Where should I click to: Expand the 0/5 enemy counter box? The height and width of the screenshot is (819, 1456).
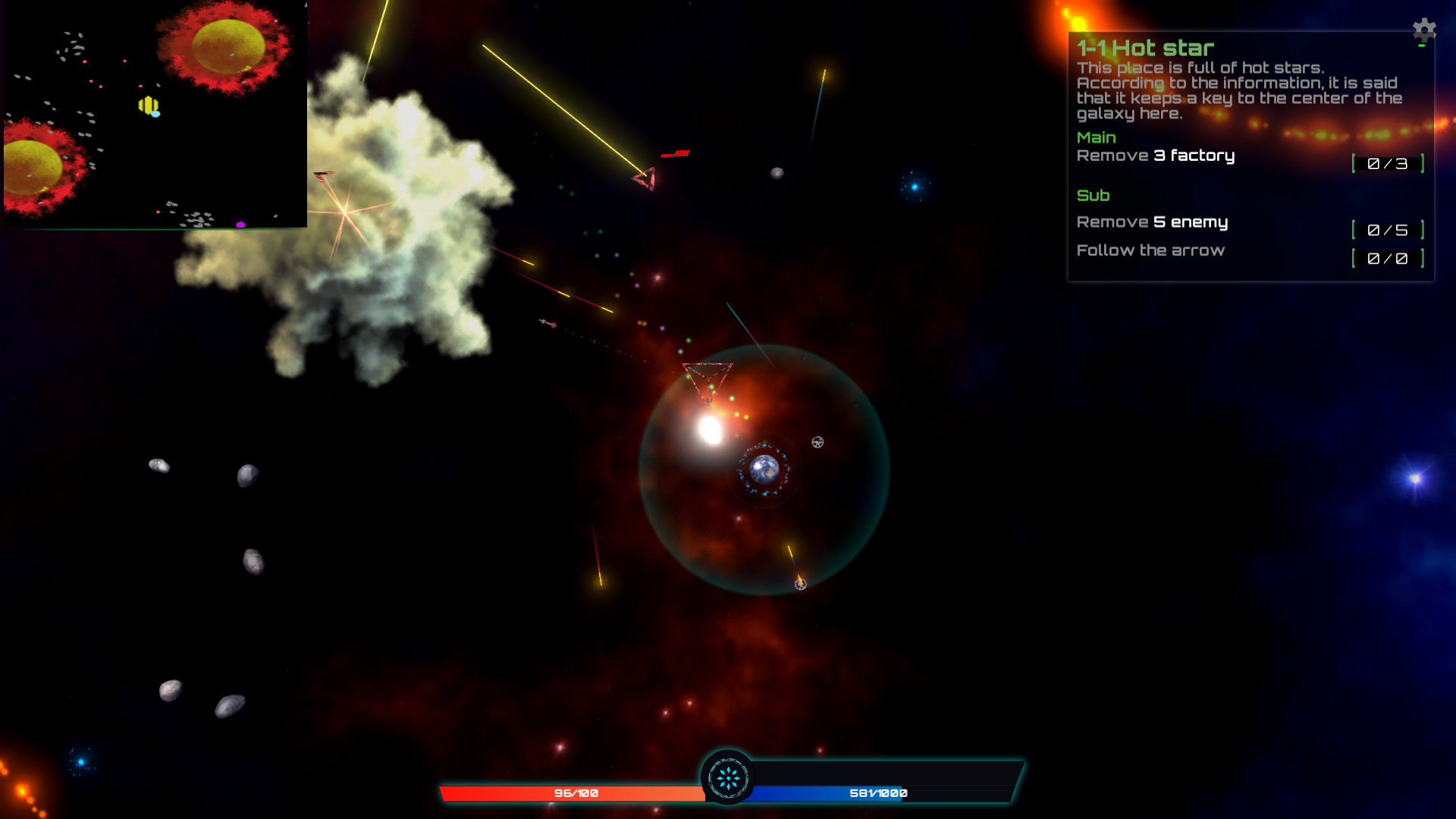(1389, 228)
